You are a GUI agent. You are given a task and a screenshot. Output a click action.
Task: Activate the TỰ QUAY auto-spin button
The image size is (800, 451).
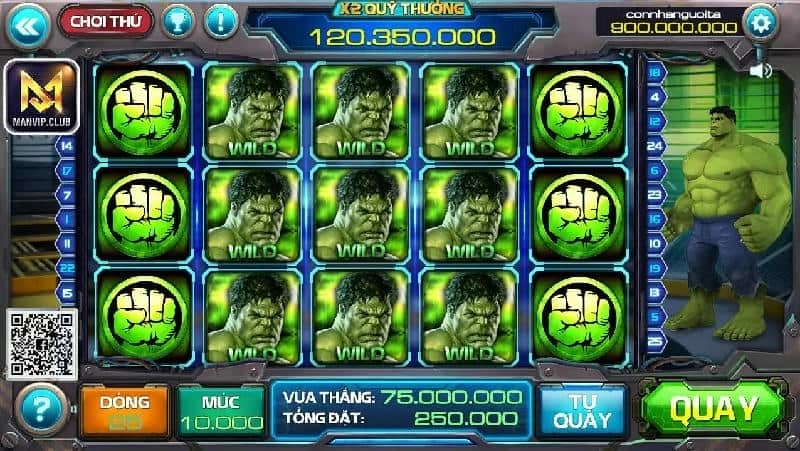[x=583, y=409]
